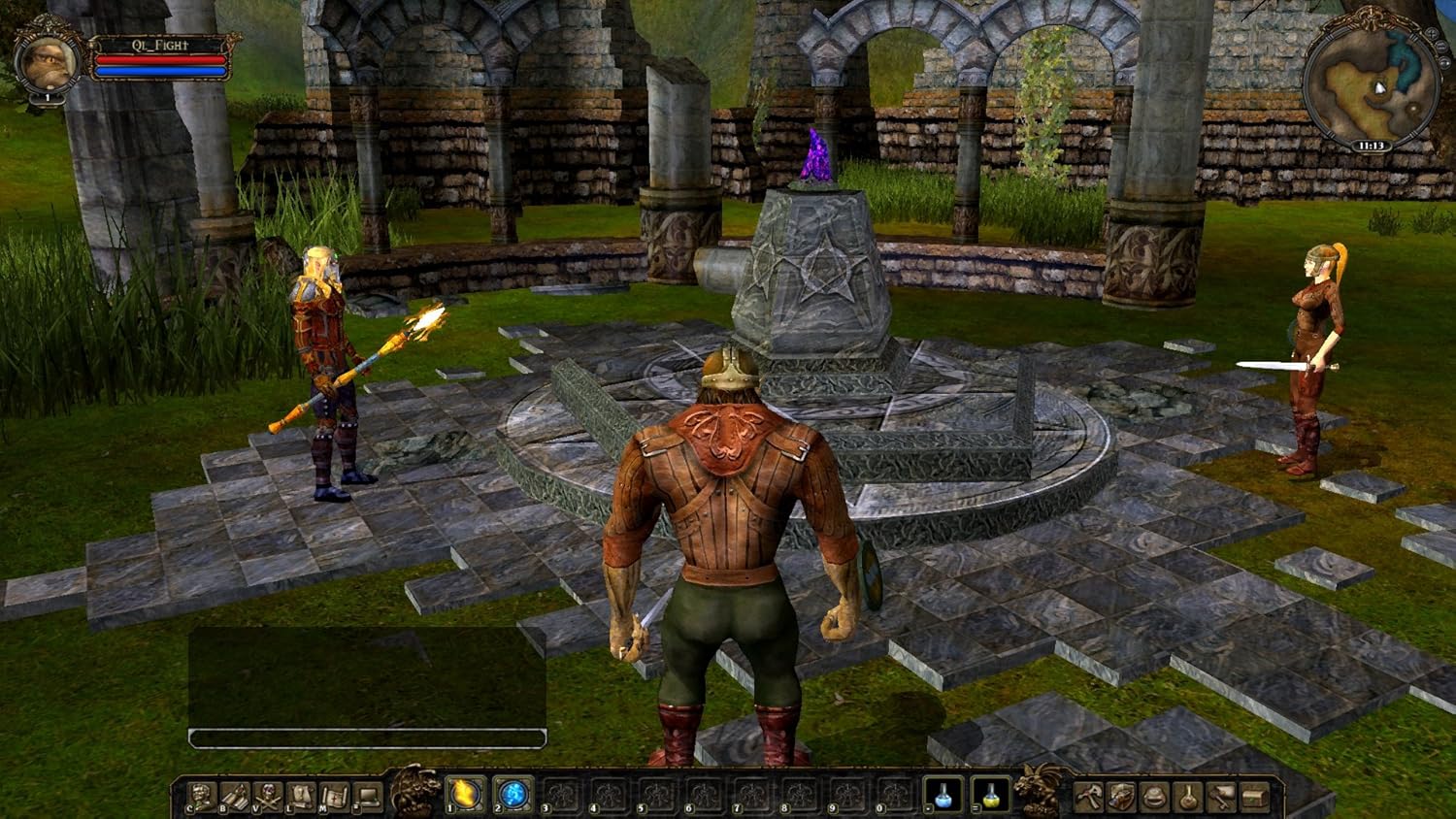Open the spellbook icon labeled B
This screenshot has width=1456, height=819.
pyautogui.click(x=234, y=796)
